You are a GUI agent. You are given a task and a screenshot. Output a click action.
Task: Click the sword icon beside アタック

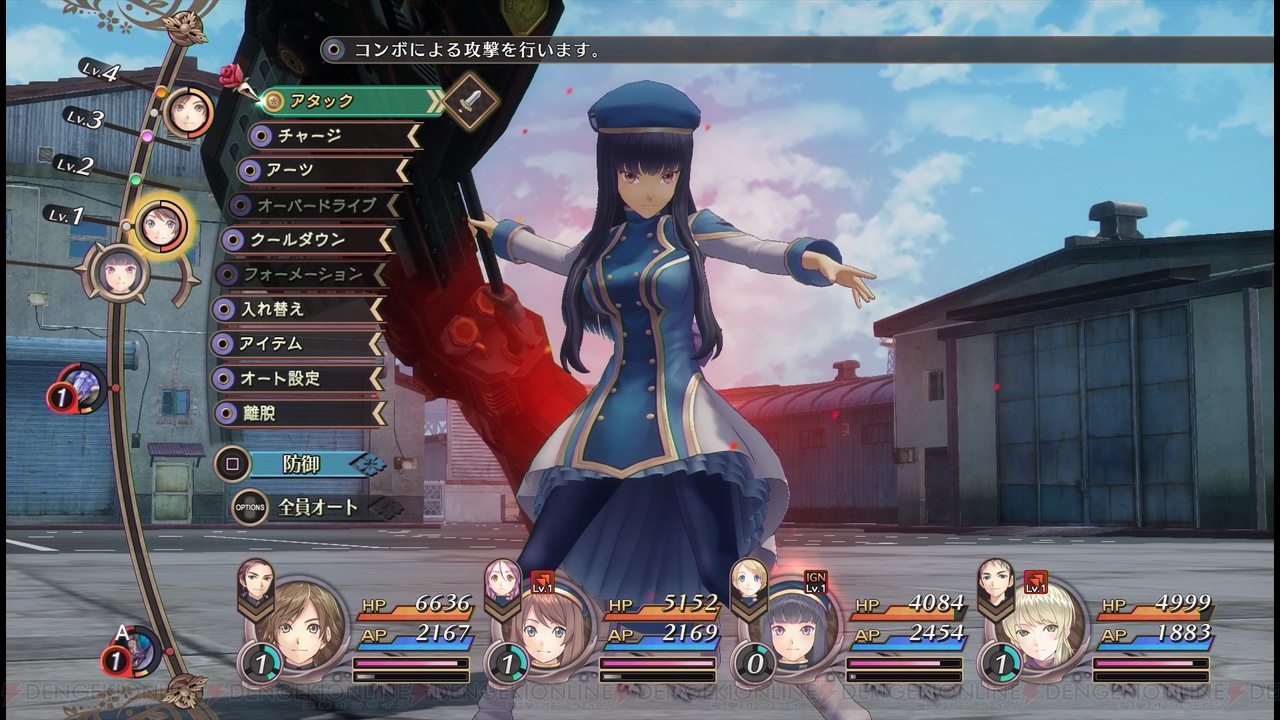pyautogui.click(x=470, y=101)
